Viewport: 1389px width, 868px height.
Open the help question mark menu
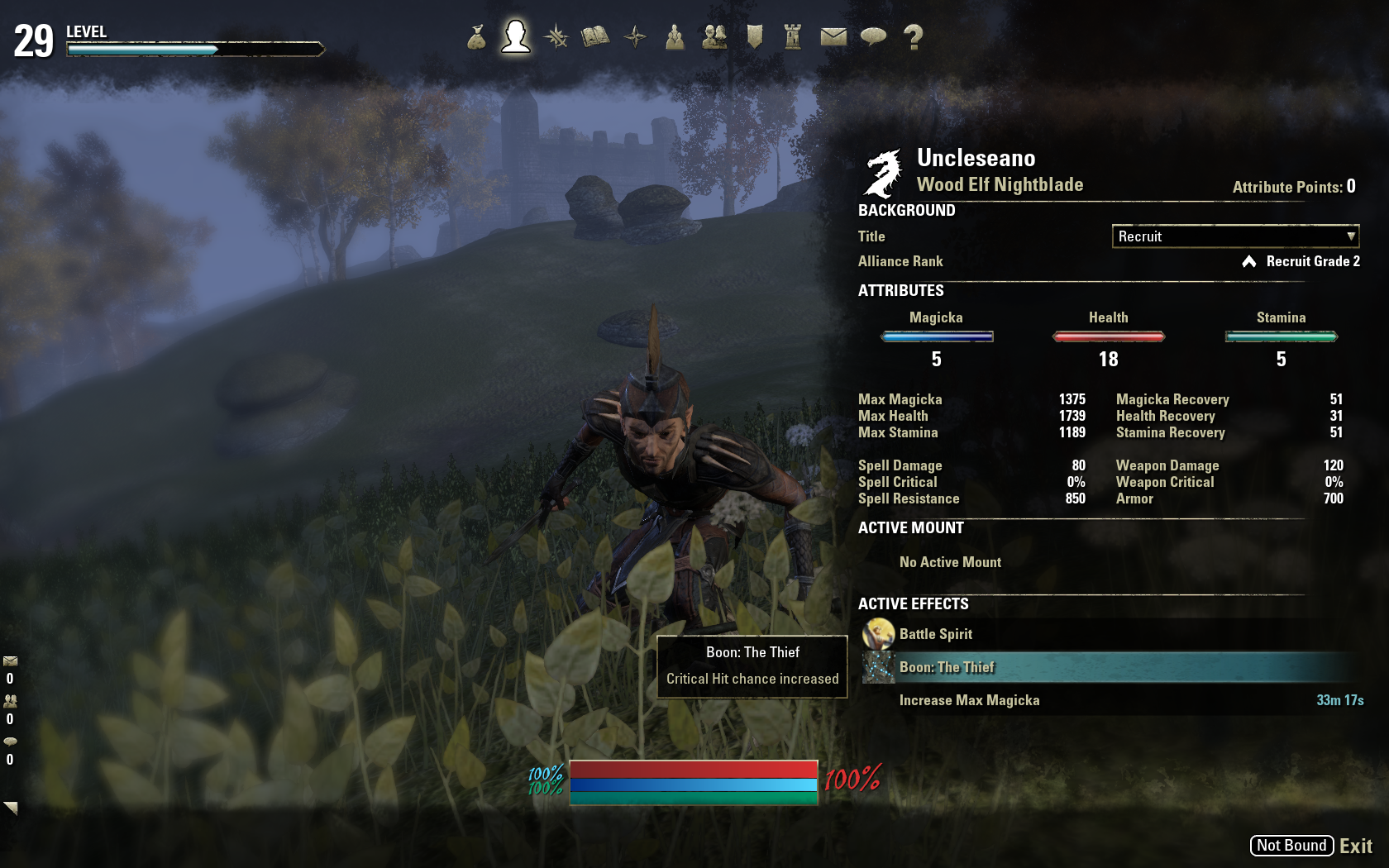pos(913,37)
